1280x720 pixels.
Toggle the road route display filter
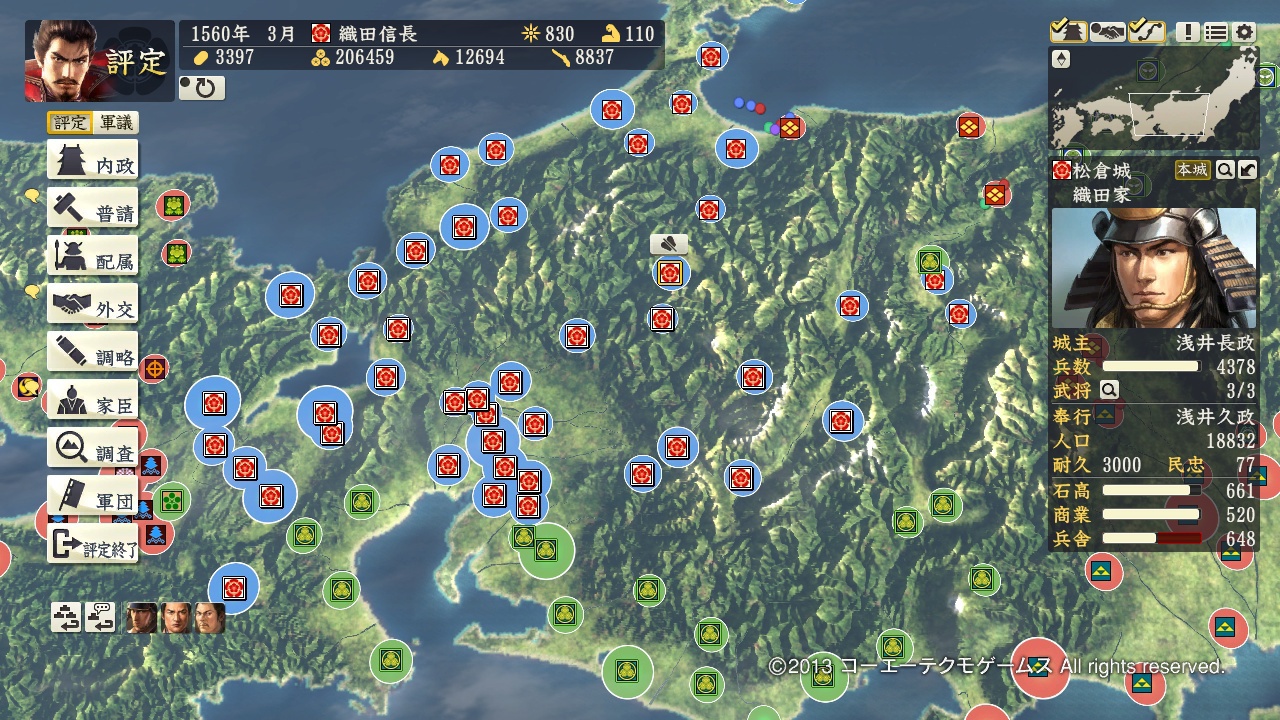1146,32
